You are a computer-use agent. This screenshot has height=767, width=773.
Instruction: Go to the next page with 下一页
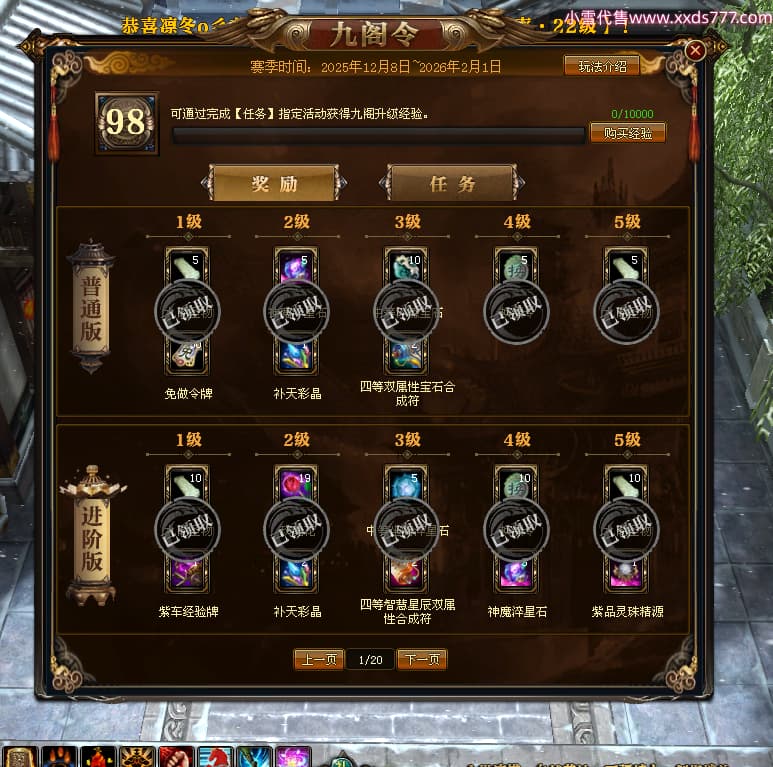(x=421, y=660)
